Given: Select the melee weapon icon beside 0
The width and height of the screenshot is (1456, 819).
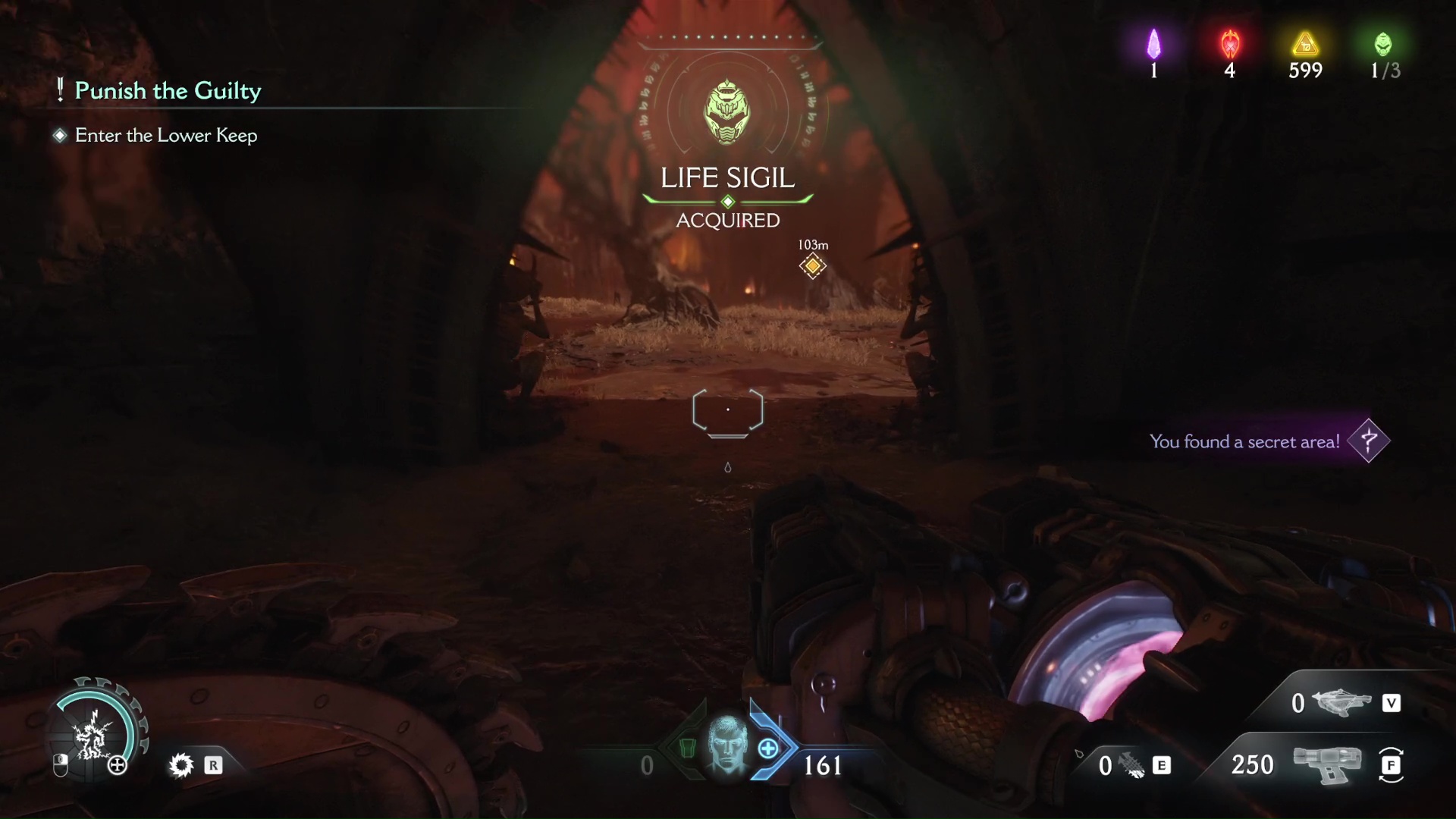Looking at the screenshot, I should tap(1132, 766).
